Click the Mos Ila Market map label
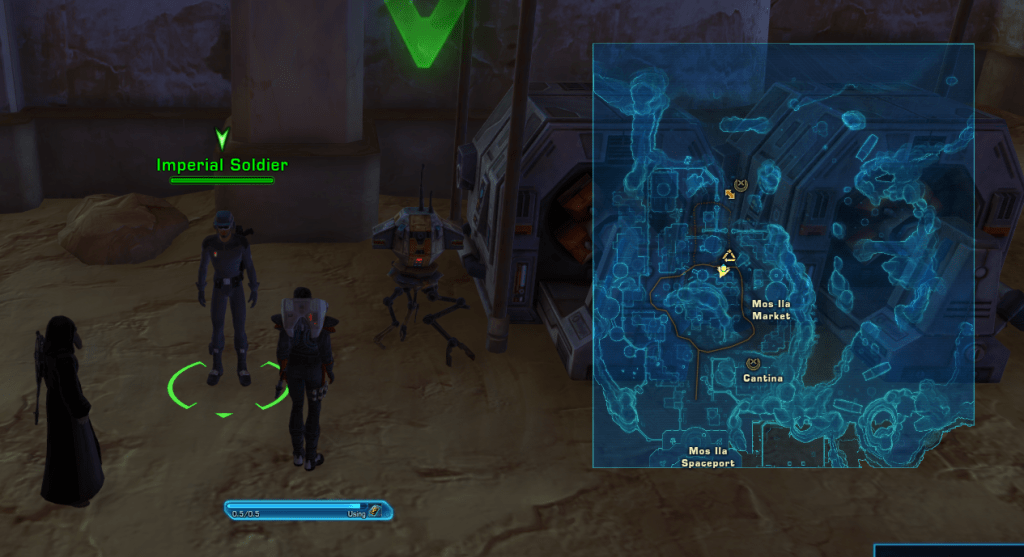This screenshot has width=1024, height=557. click(x=770, y=309)
